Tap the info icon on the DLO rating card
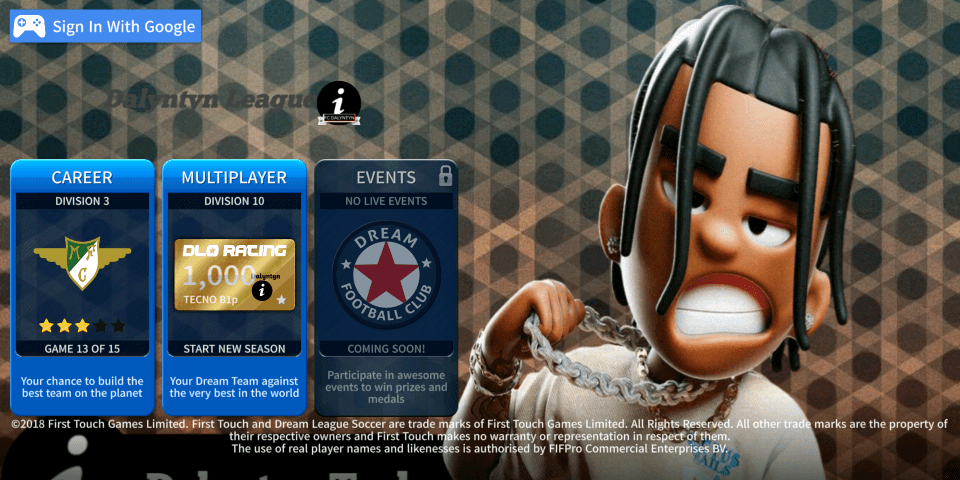Image resolution: width=960 pixels, height=480 pixels. pyautogui.click(x=263, y=291)
